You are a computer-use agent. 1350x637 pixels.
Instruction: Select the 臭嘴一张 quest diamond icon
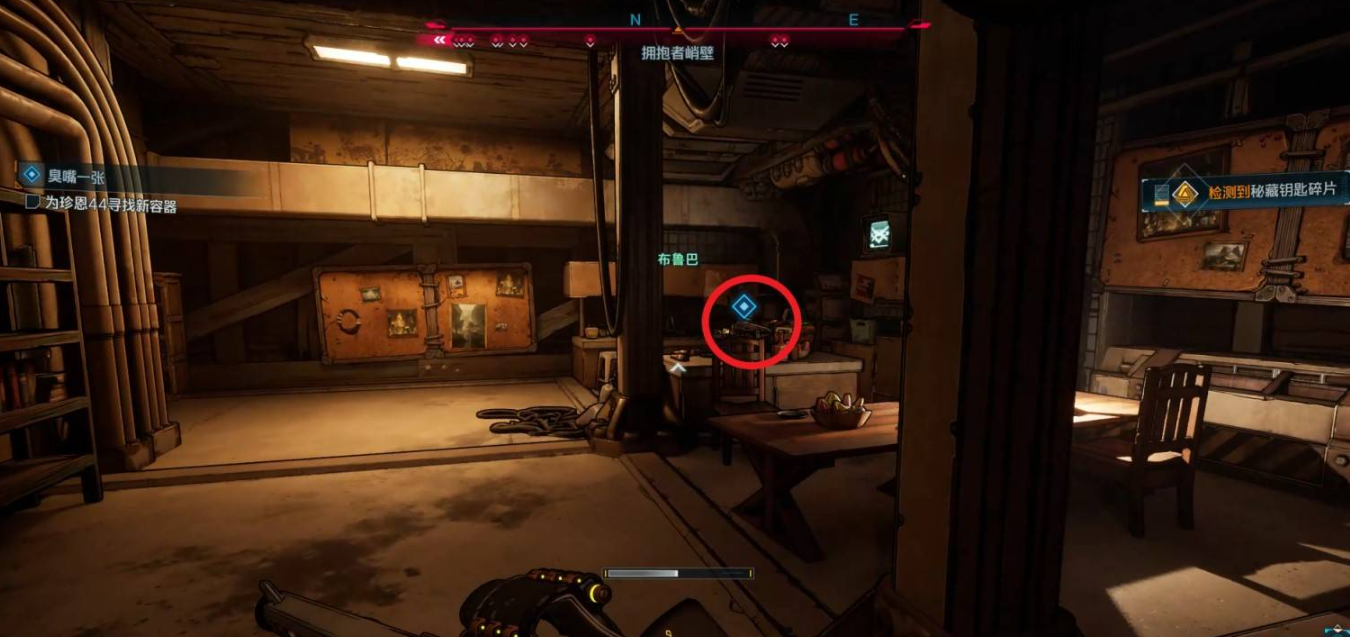click(31, 175)
